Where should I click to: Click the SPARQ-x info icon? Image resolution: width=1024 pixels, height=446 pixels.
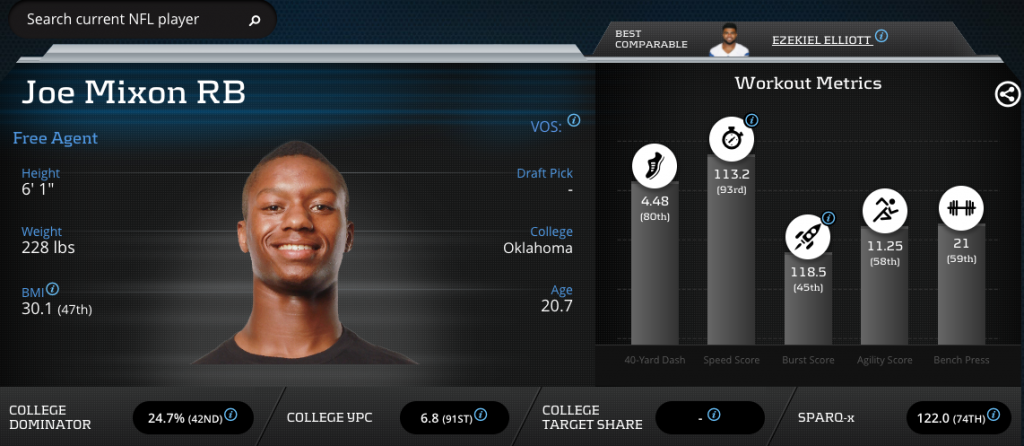[992, 414]
